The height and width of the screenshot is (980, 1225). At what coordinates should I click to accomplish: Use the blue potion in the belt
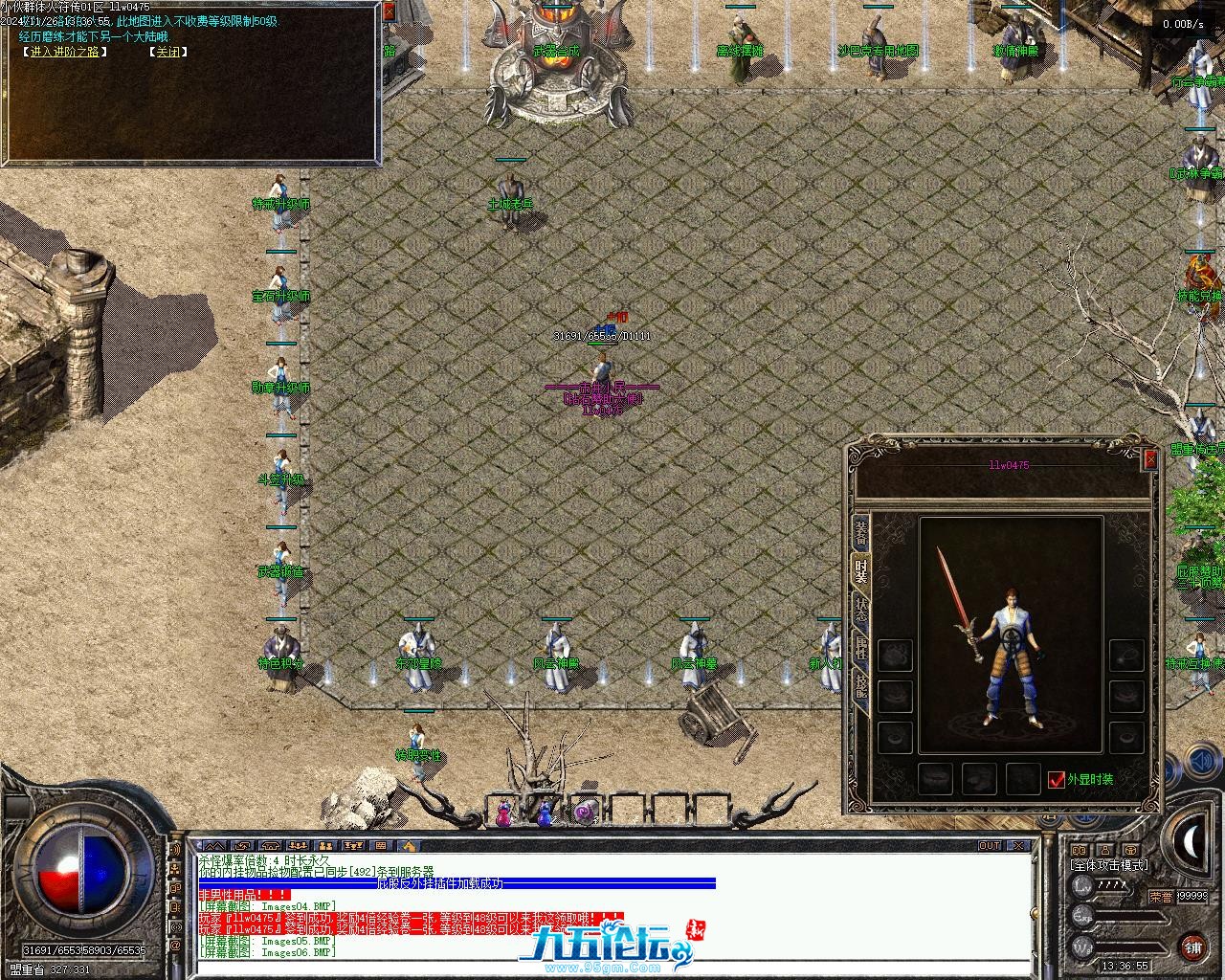click(545, 814)
